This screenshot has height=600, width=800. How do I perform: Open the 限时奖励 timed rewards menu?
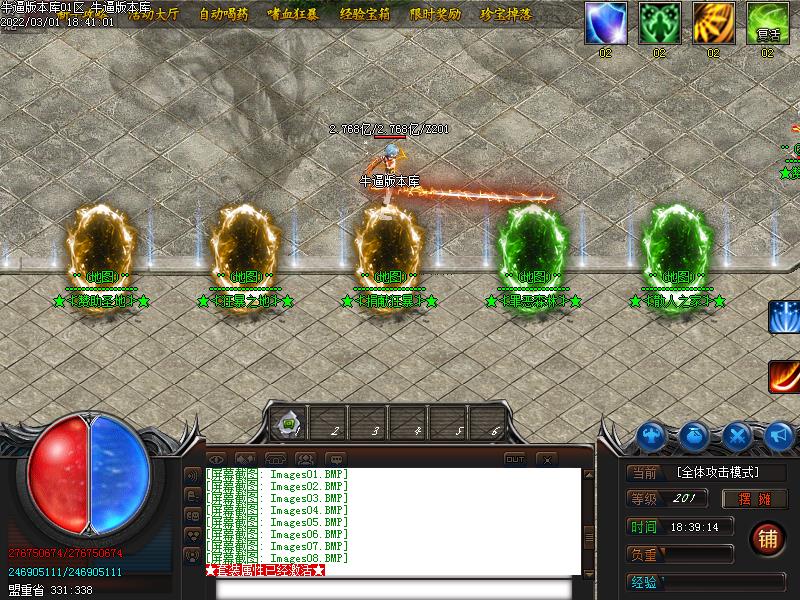[436, 15]
